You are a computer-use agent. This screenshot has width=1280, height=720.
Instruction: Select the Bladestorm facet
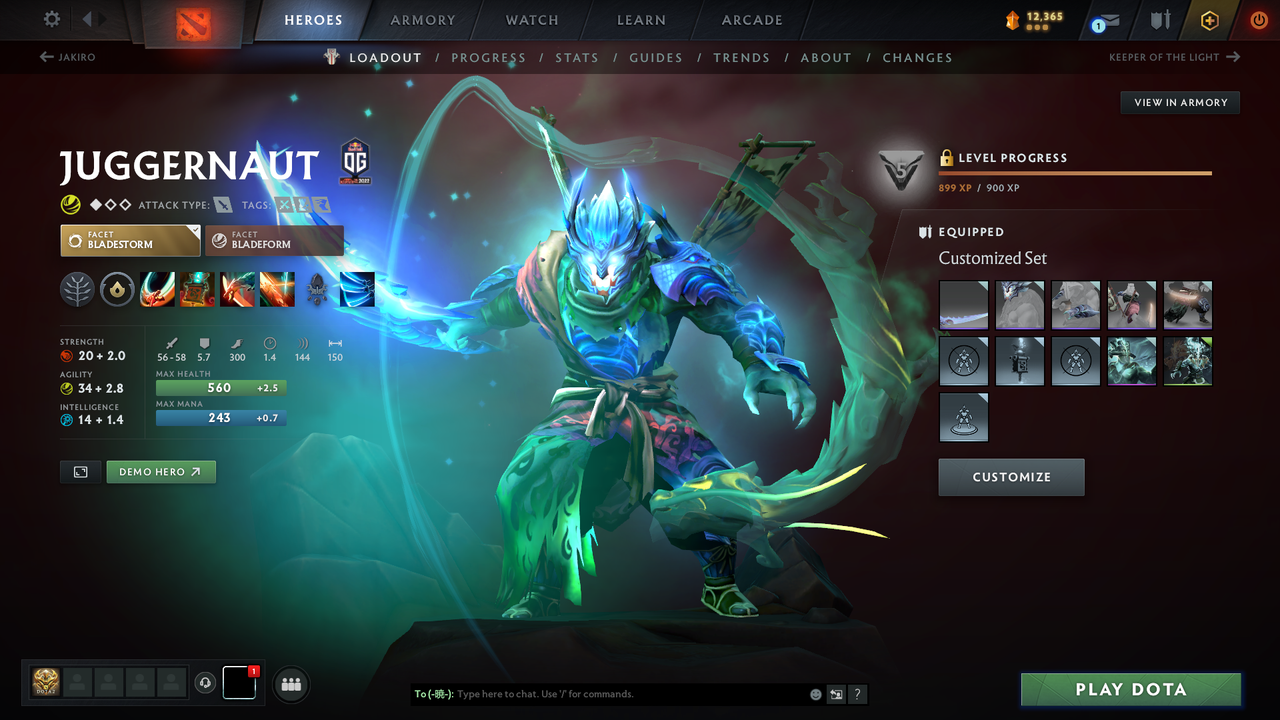[x=130, y=240]
